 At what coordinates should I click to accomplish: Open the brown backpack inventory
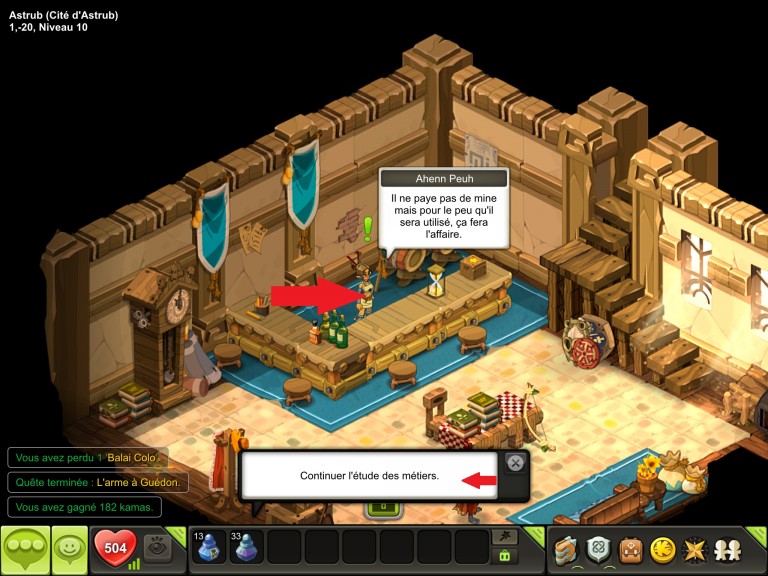point(630,549)
